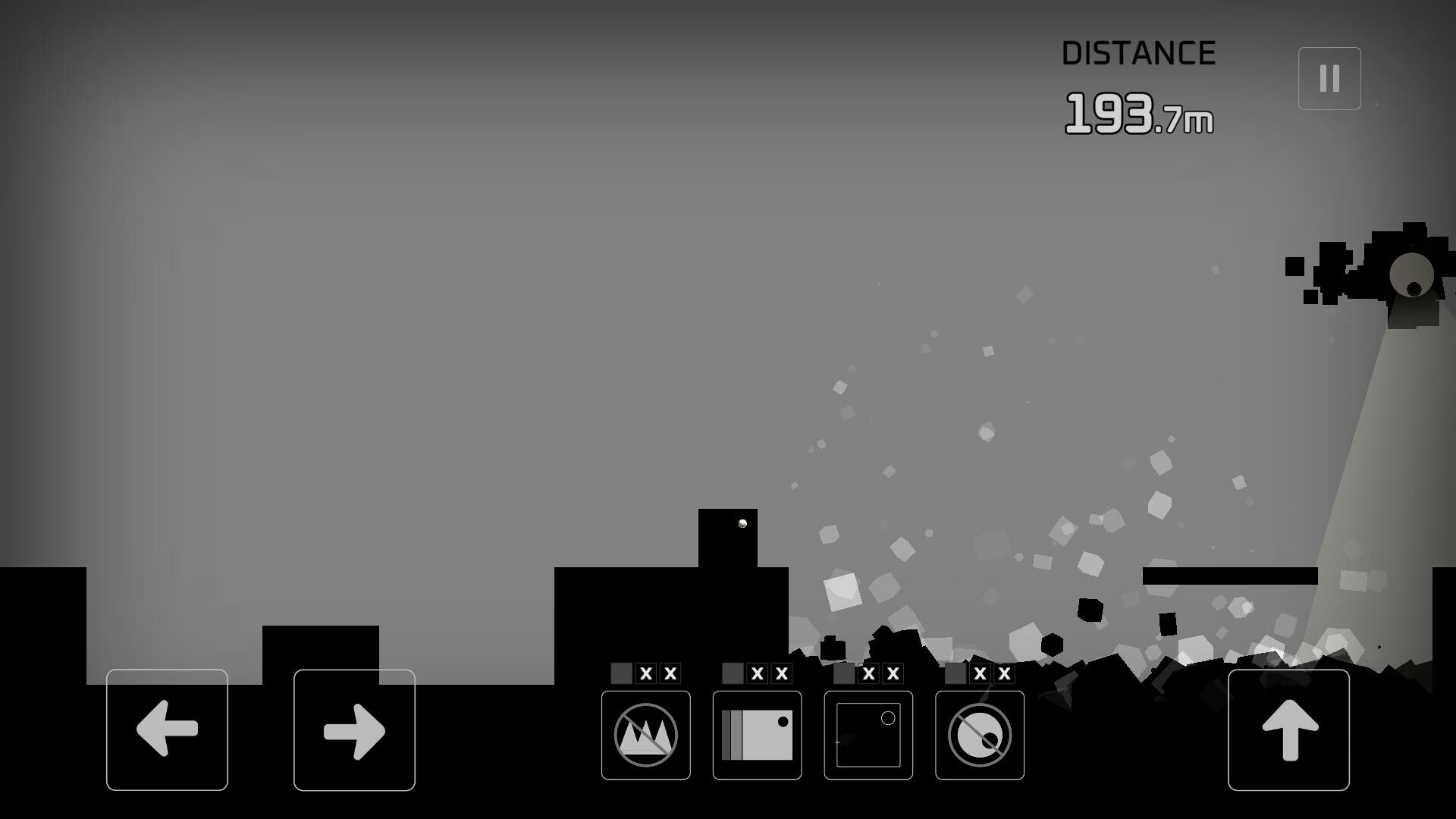Pause the game
The image size is (1456, 819).
tap(1328, 77)
